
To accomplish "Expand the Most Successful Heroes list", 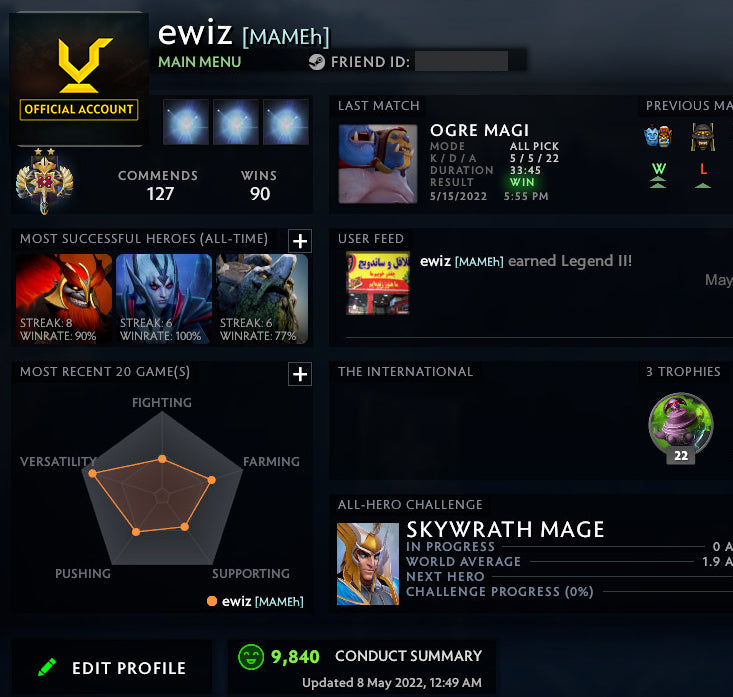I will coord(300,240).
